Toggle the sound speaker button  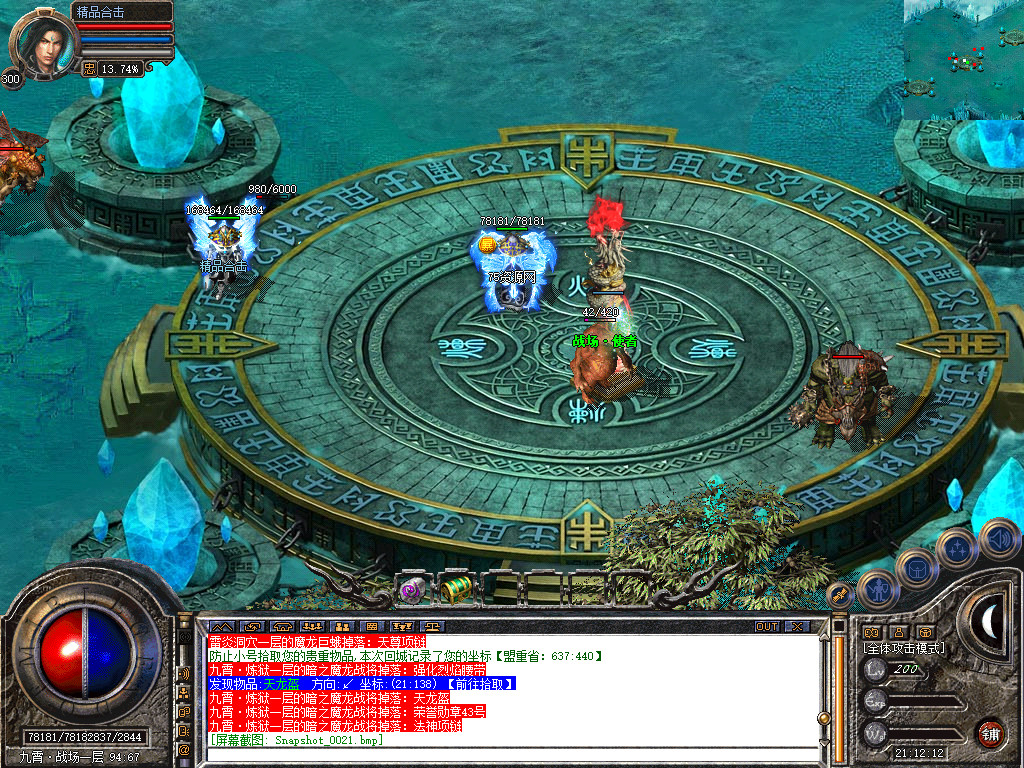coord(999,539)
